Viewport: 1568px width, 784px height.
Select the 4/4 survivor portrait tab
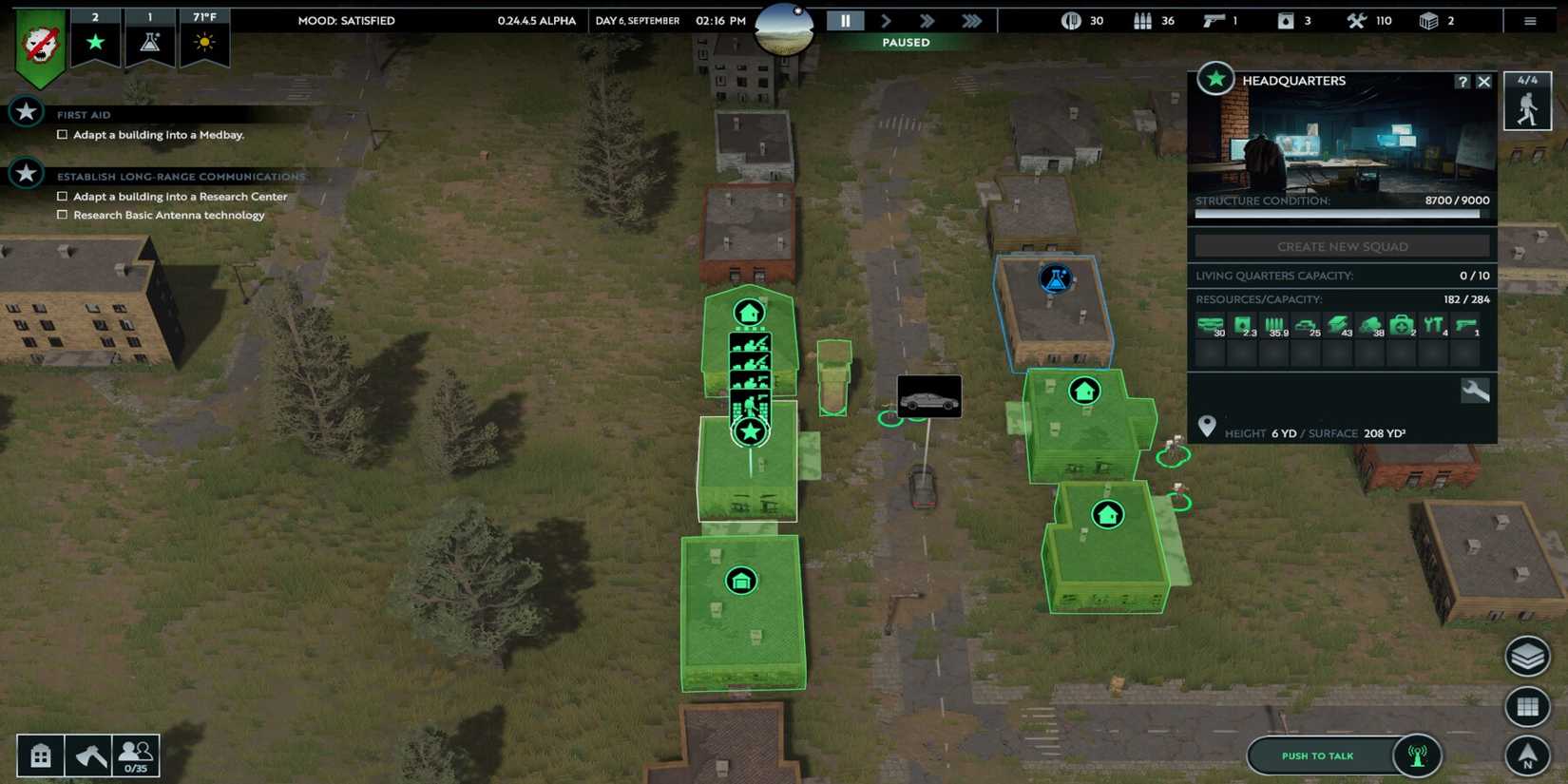[x=1528, y=100]
